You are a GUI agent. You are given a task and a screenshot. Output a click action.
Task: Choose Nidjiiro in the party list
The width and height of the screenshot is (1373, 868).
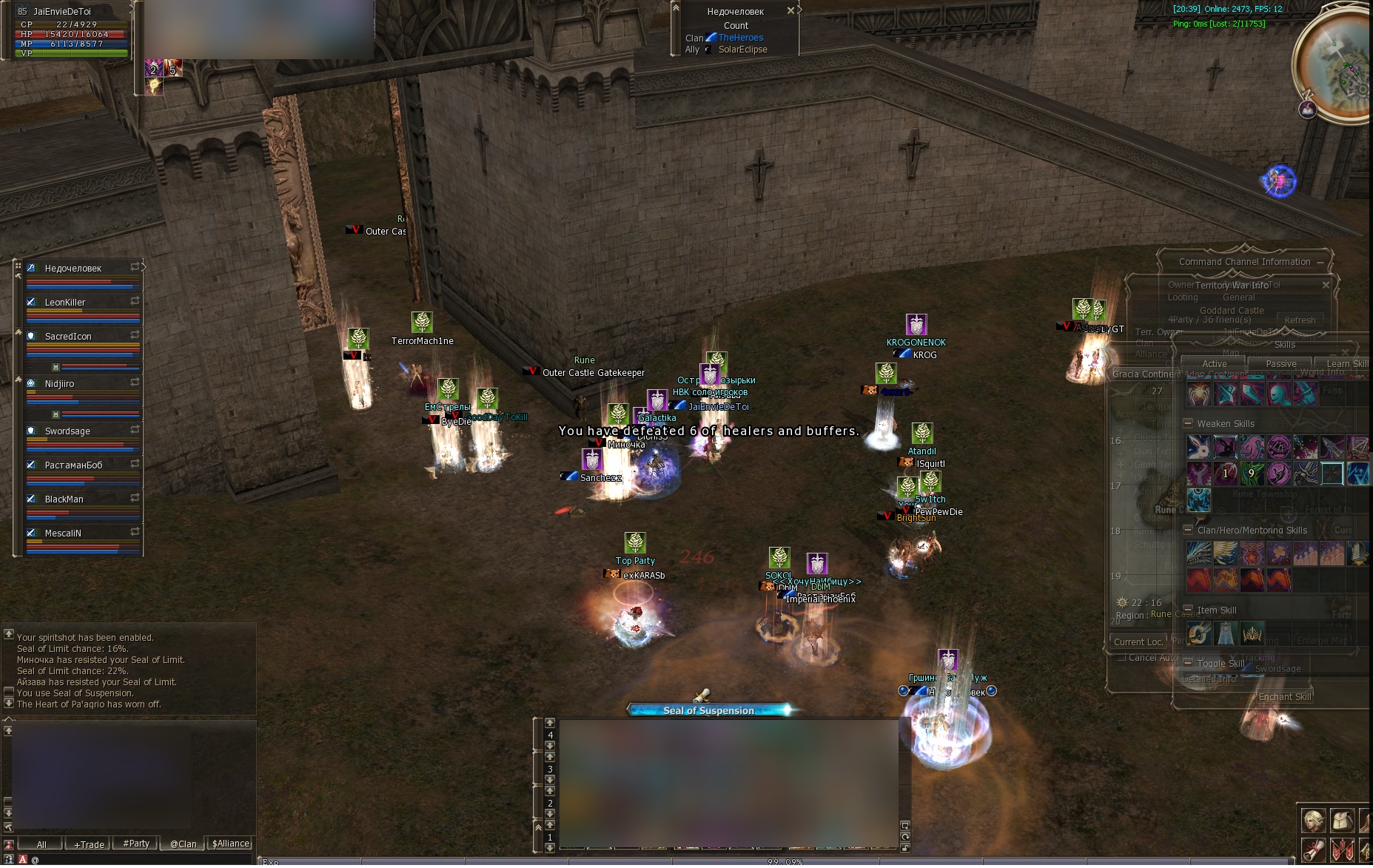(x=59, y=384)
